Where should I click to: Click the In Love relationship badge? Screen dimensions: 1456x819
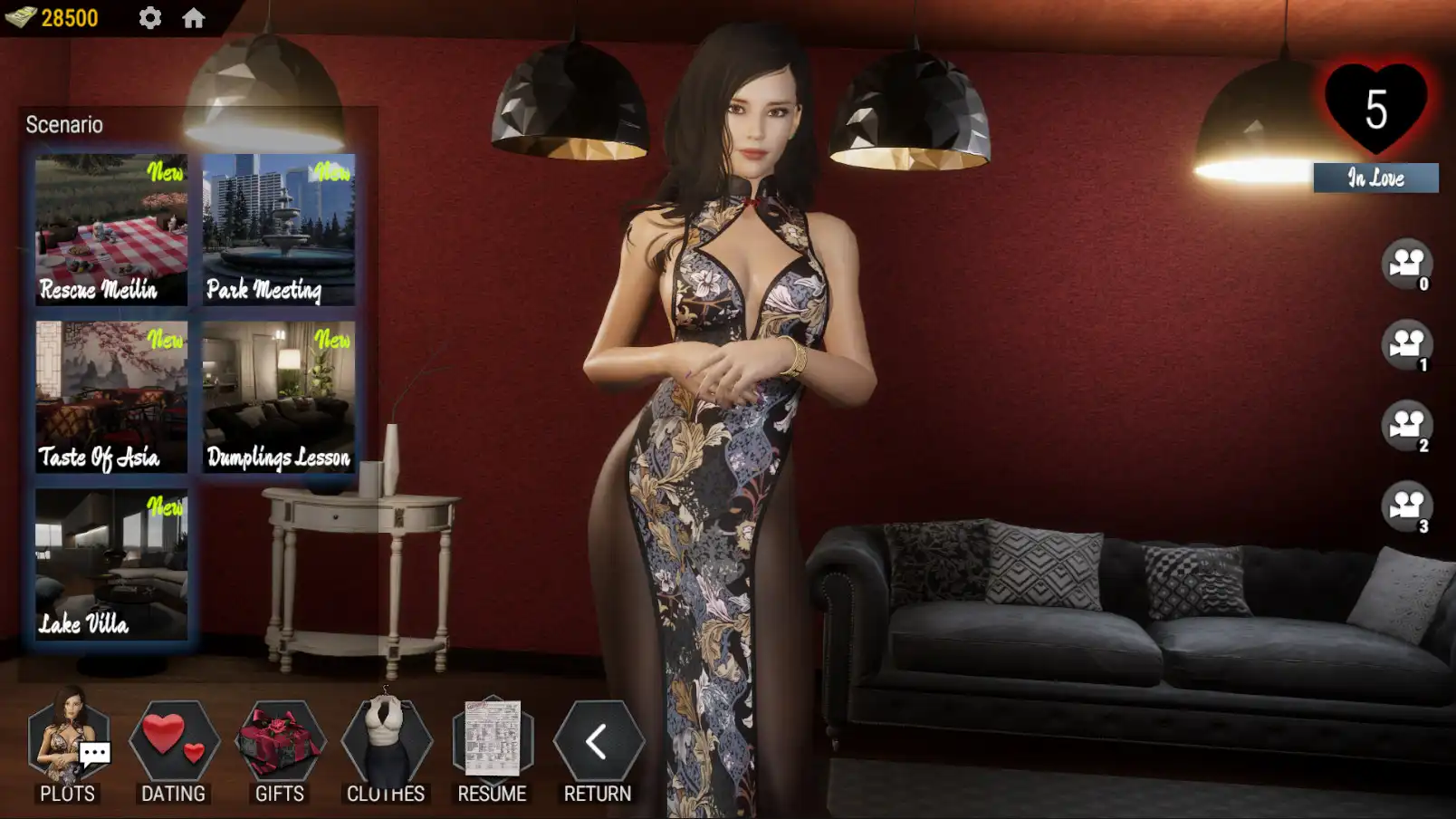tap(1374, 178)
